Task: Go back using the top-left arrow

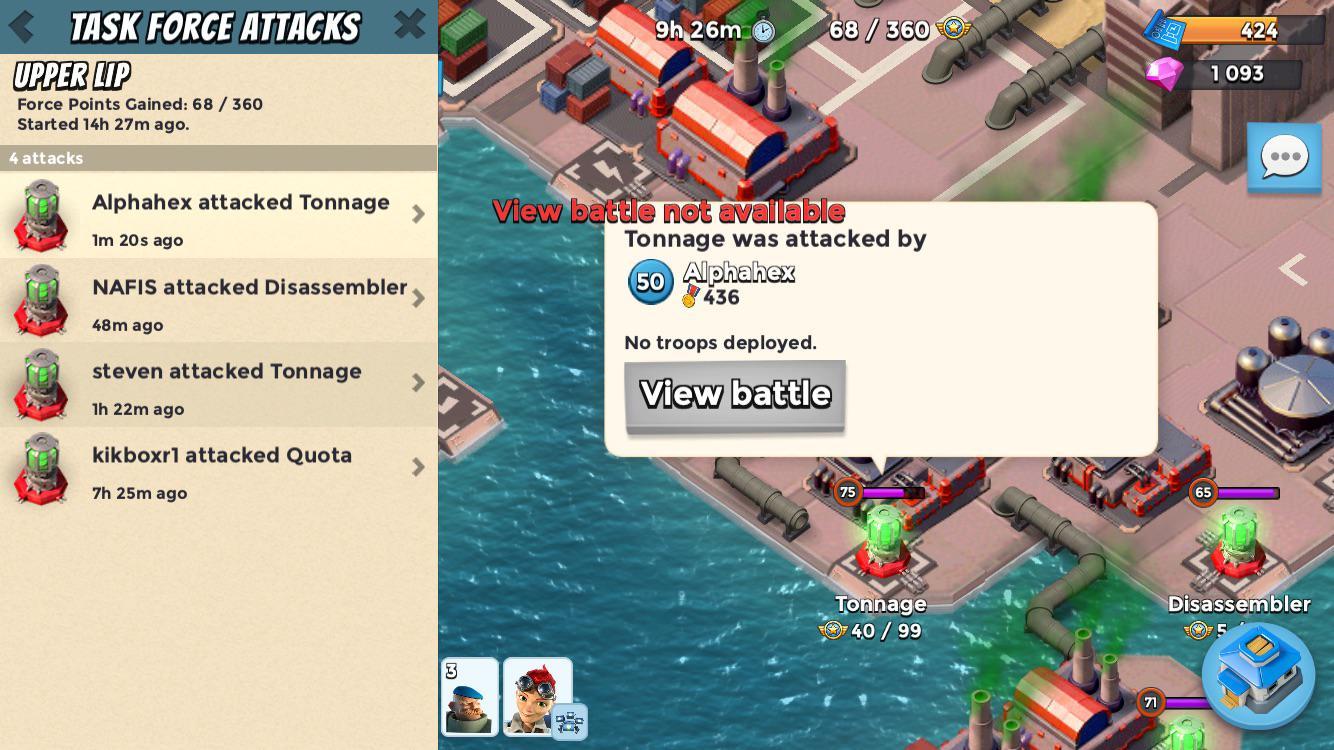Action: tap(22, 26)
